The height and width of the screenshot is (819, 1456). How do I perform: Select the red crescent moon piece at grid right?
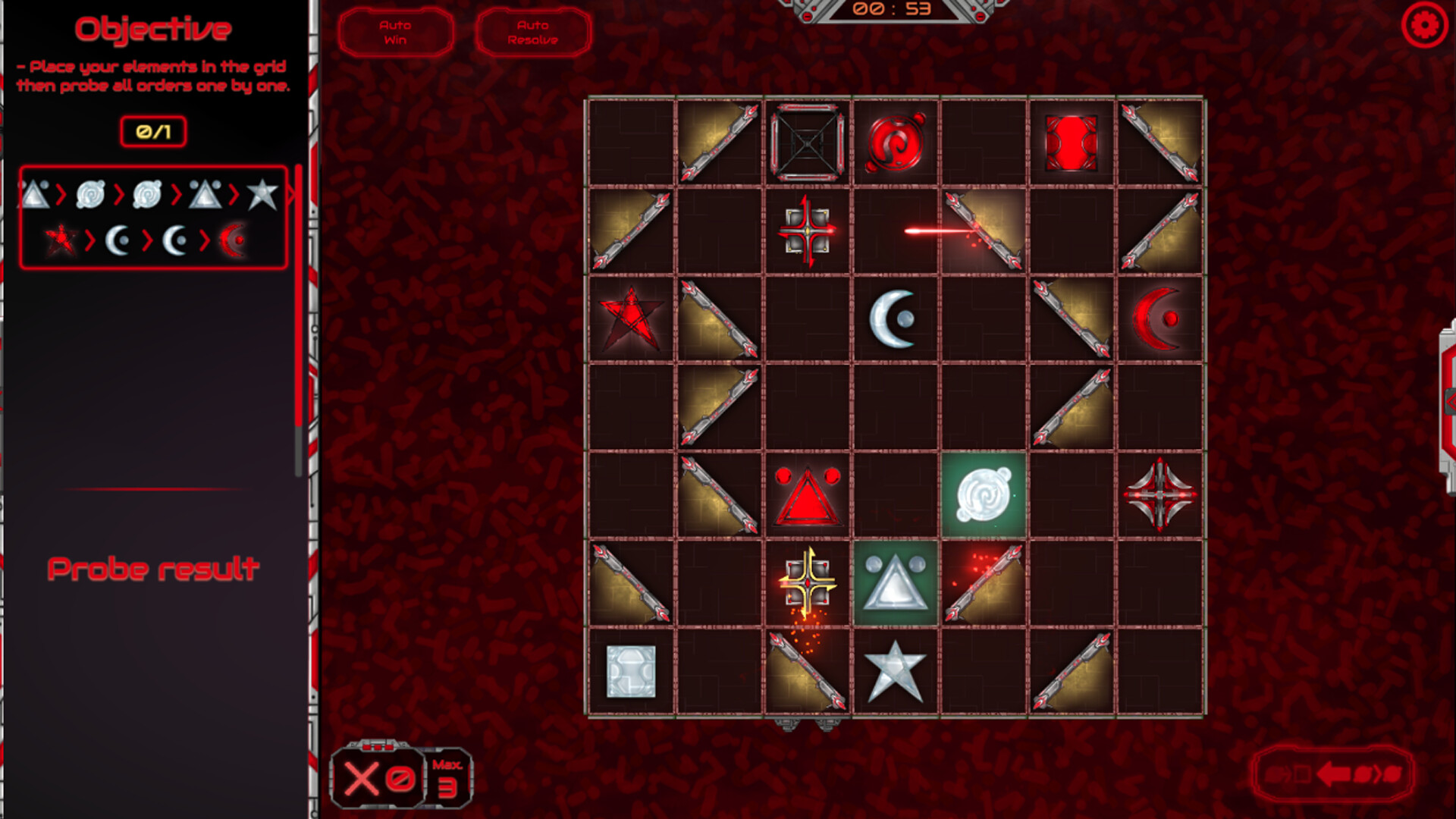(1158, 320)
